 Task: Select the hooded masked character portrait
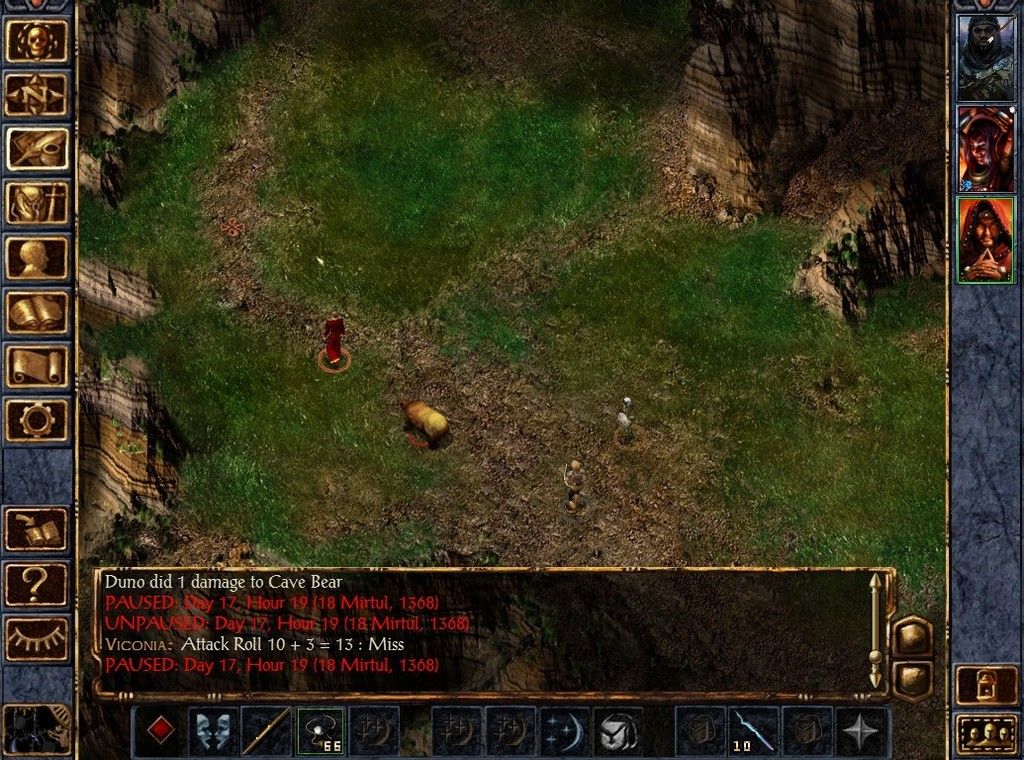tap(986, 57)
